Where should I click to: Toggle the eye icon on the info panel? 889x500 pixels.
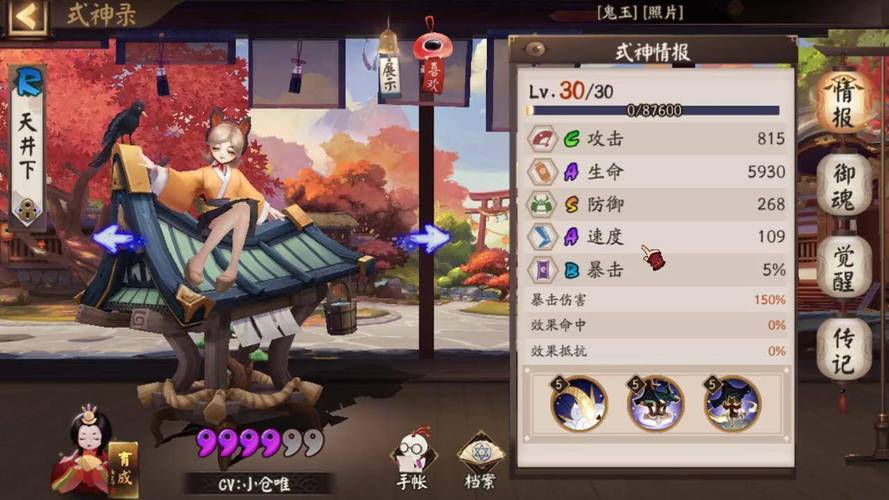coord(536,49)
